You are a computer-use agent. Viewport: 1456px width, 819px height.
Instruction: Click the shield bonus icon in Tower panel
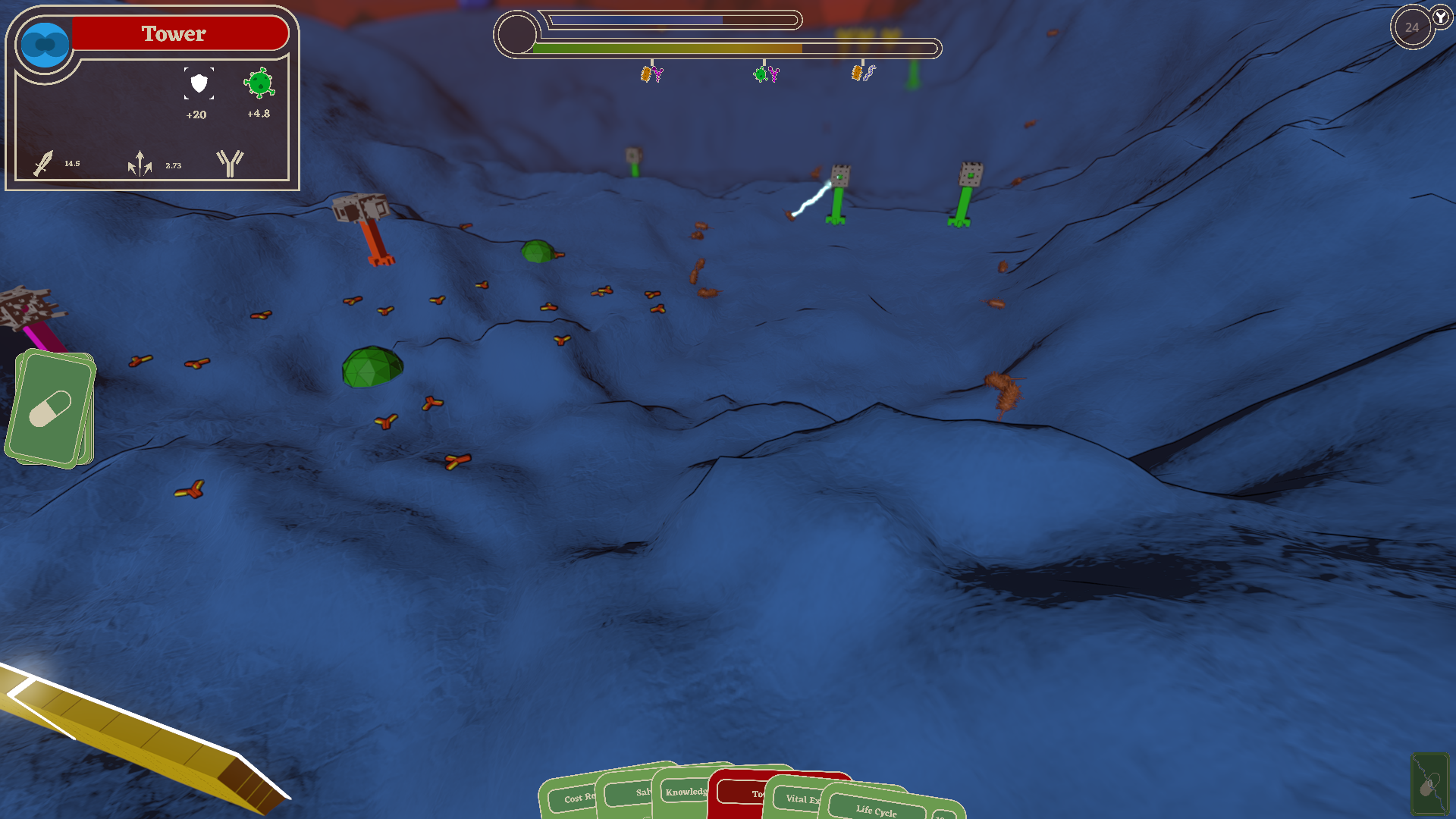point(199,83)
